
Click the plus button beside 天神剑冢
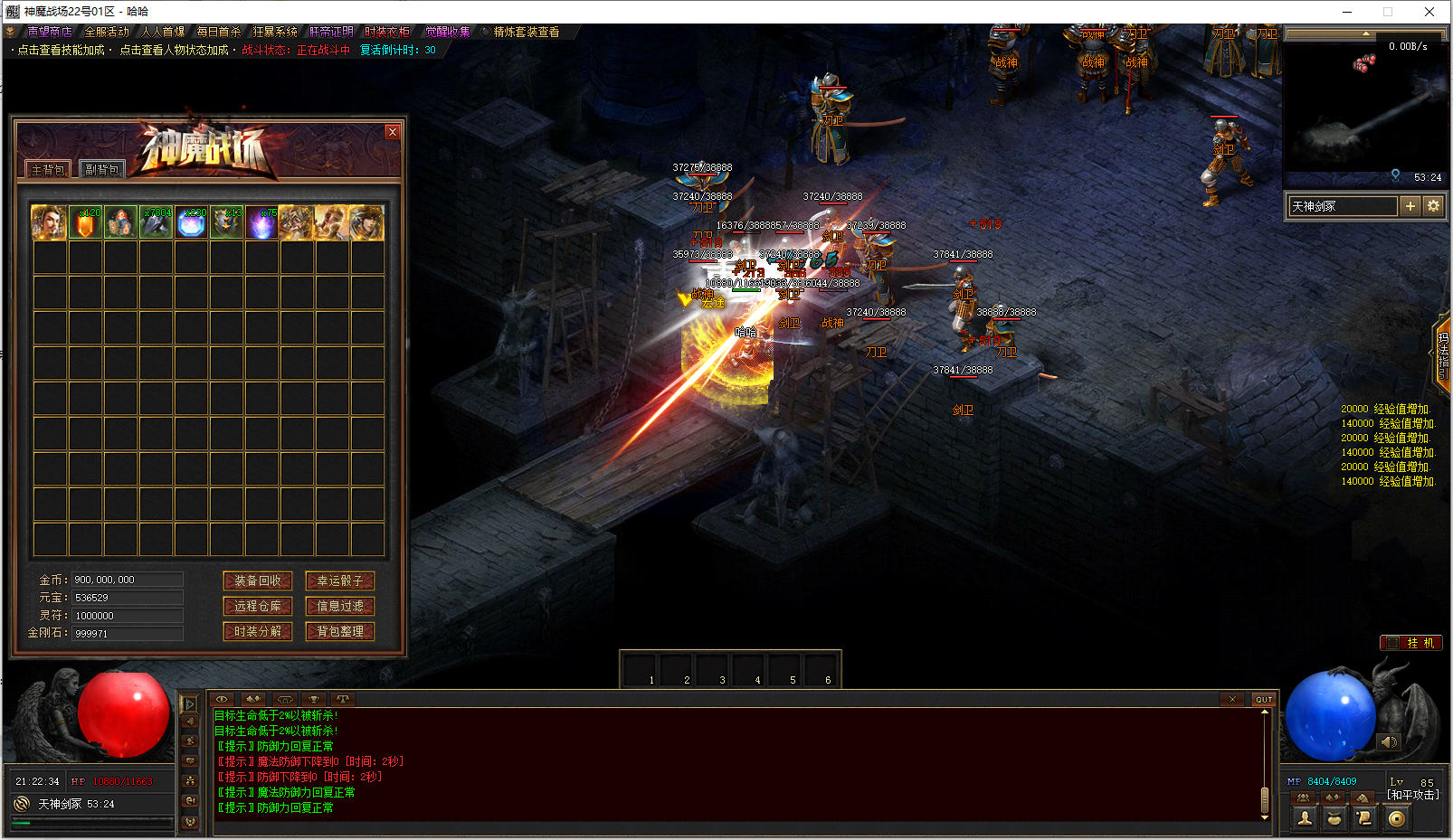(1410, 206)
